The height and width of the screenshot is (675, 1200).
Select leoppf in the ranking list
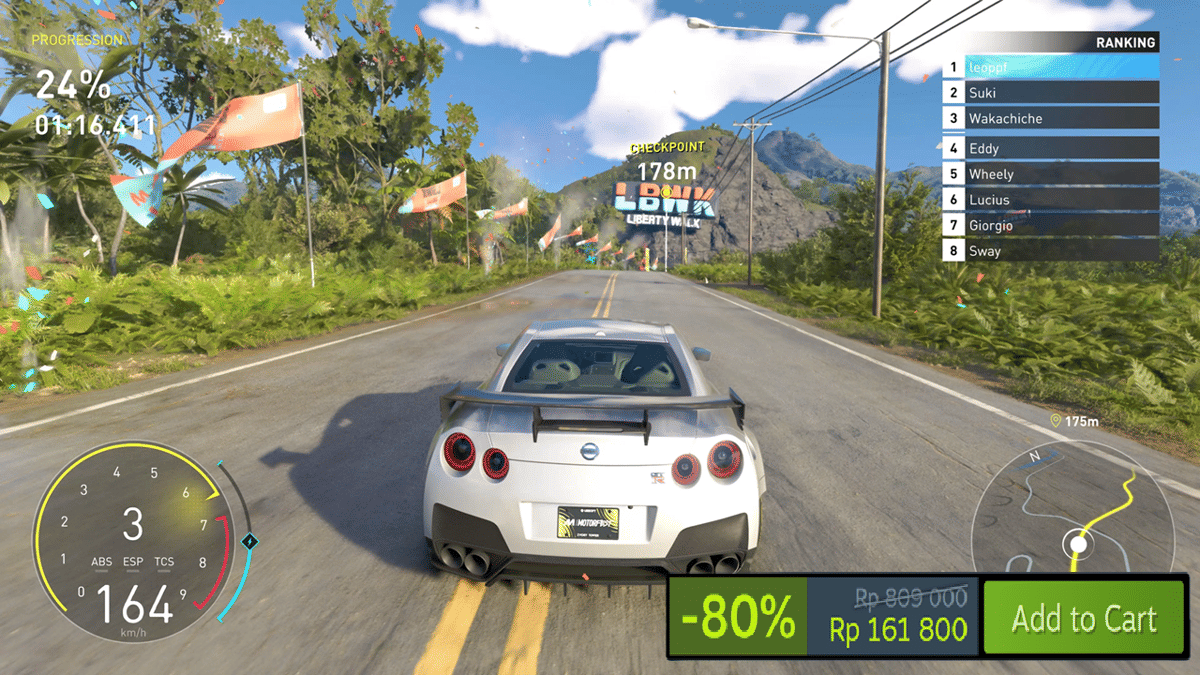pos(1052,67)
